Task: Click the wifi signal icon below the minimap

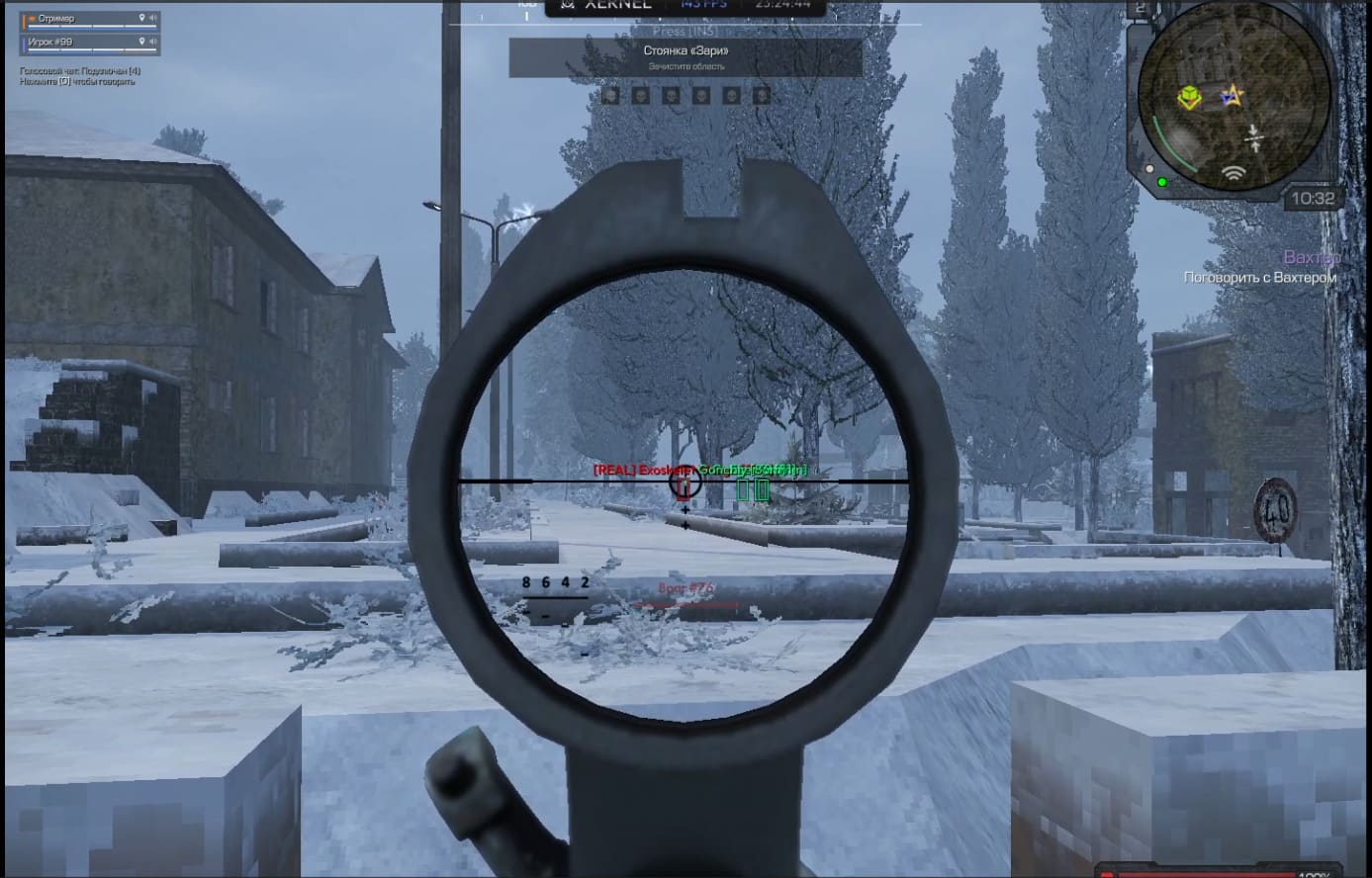Action: (1235, 174)
